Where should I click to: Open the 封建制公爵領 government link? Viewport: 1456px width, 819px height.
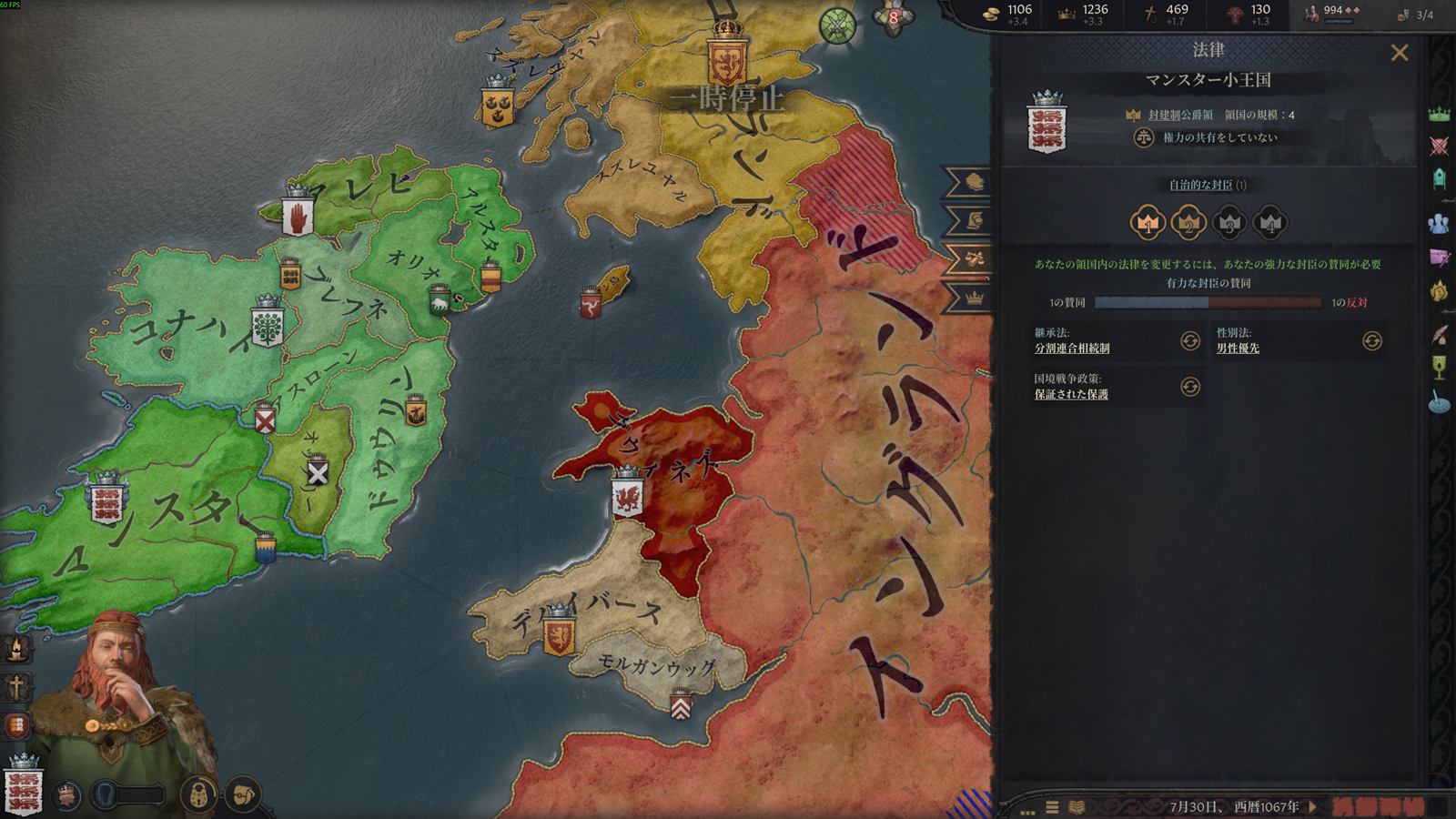click(1180, 116)
